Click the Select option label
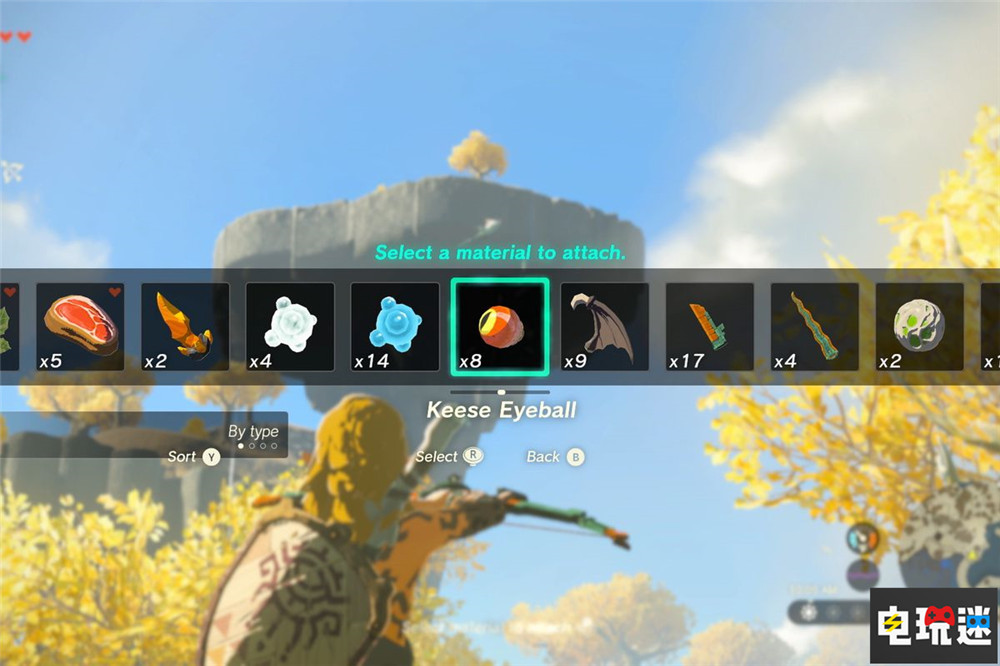The height and width of the screenshot is (666, 1000). pyautogui.click(x=437, y=457)
